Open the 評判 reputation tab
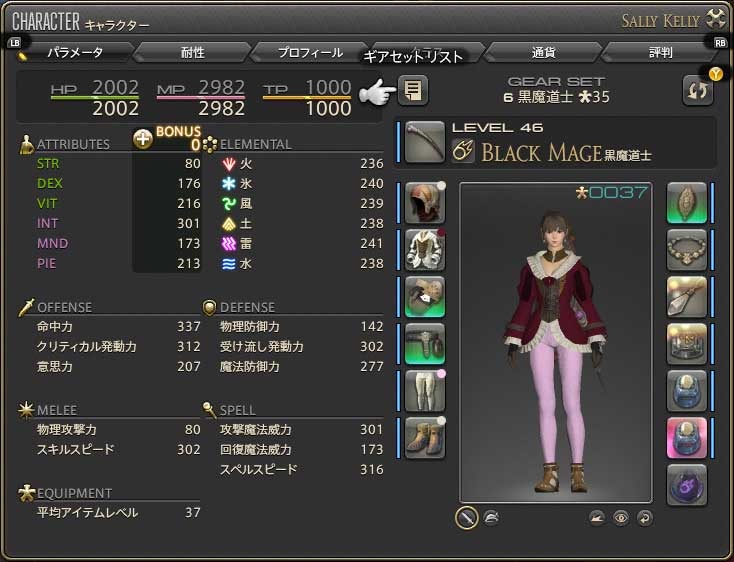Image resolution: width=734 pixels, height=562 pixels. click(x=659, y=52)
